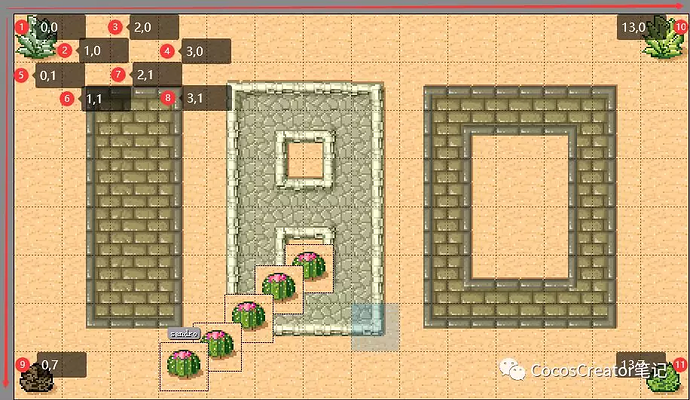Pick the tile labeled 0,1
This screenshot has width=690, height=400.
[49, 75]
